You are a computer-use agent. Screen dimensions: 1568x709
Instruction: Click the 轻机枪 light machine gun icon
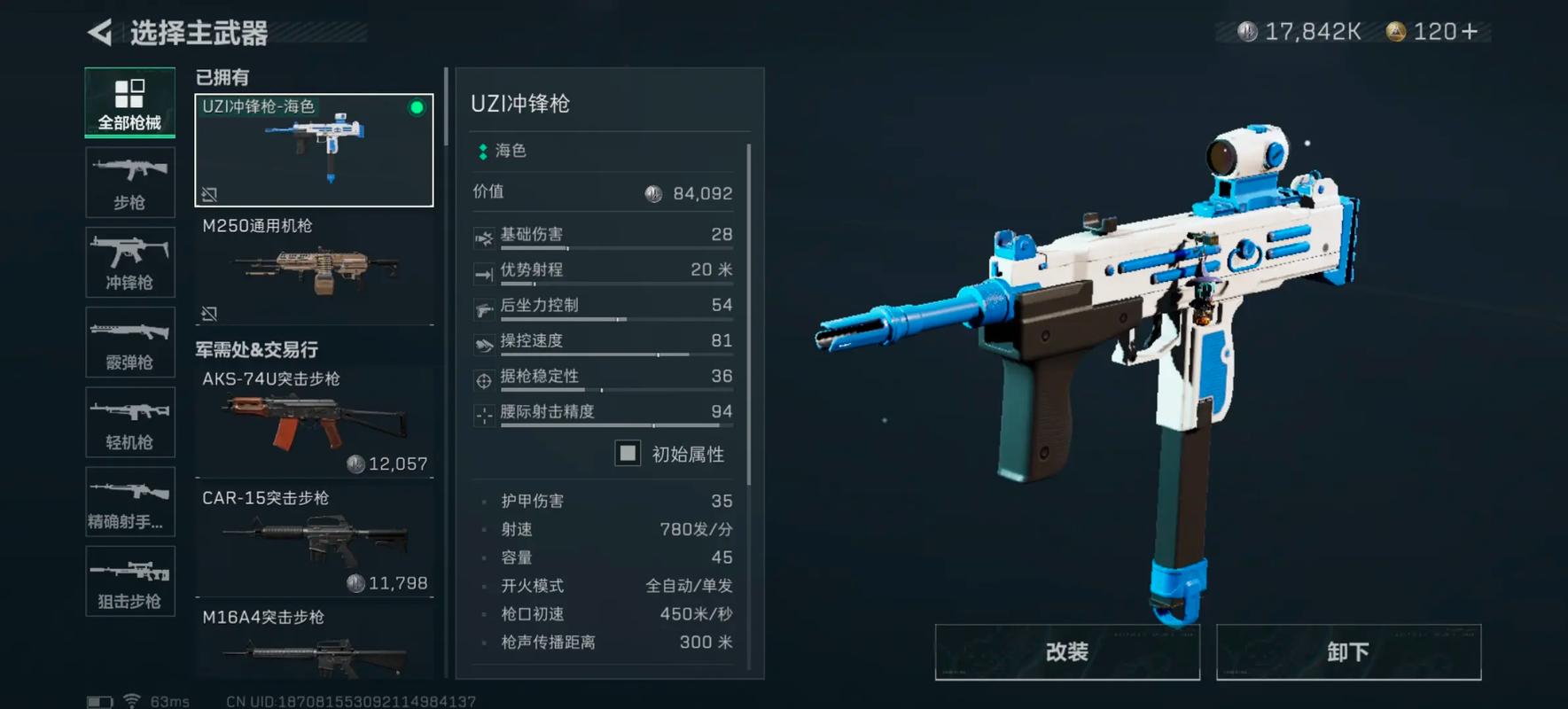pyautogui.click(x=129, y=422)
